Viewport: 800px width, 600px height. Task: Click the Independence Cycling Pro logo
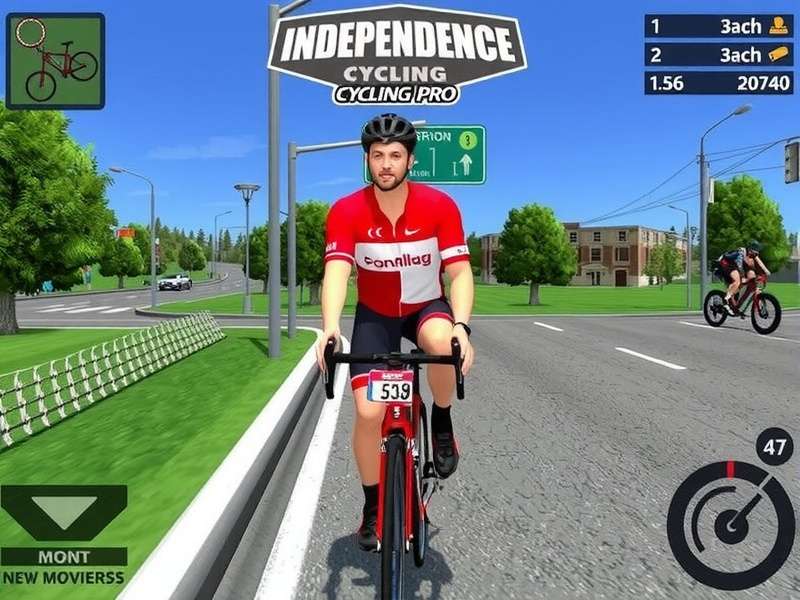click(396, 56)
